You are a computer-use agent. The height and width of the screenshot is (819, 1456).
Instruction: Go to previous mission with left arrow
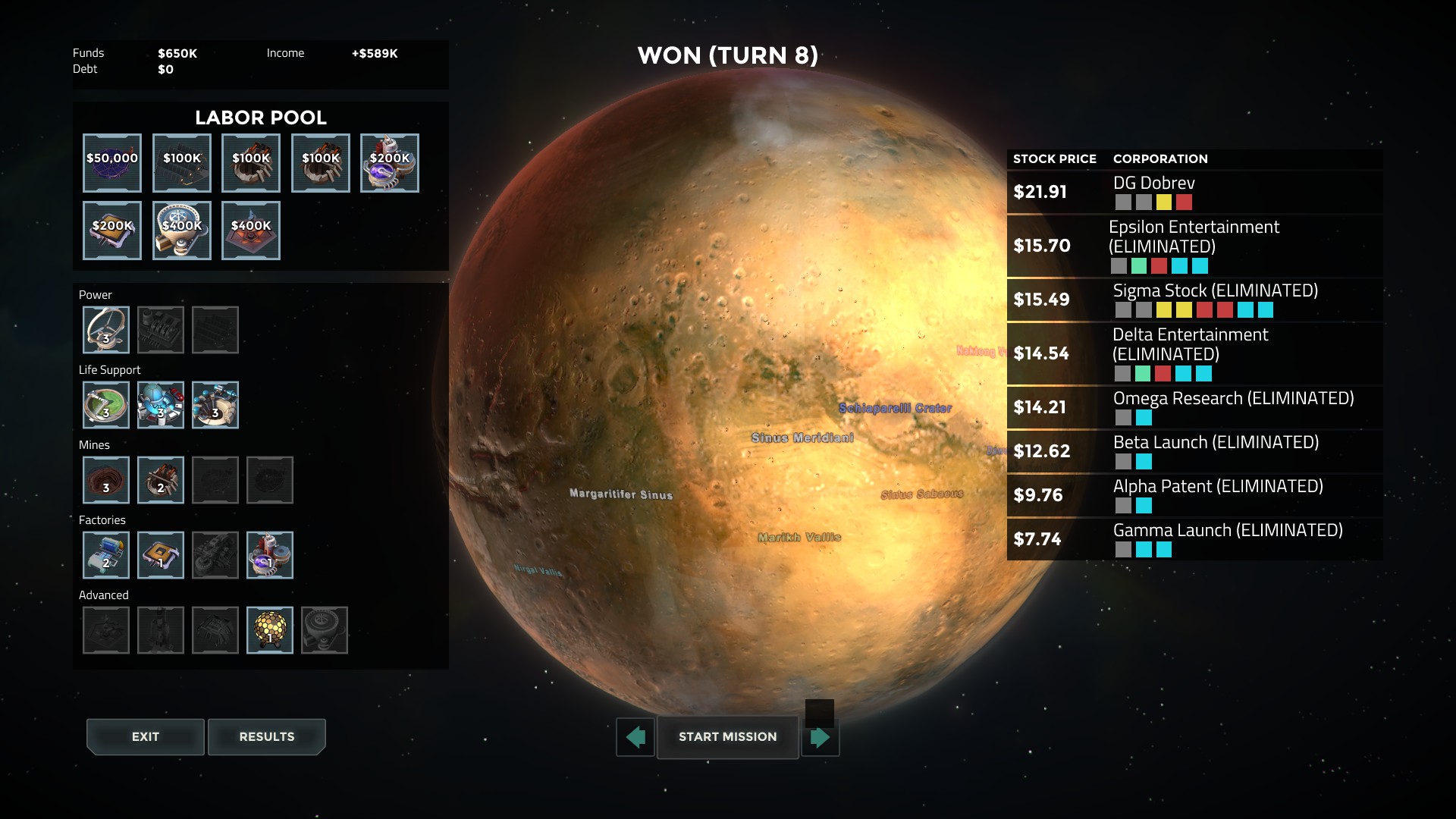point(635,736)
